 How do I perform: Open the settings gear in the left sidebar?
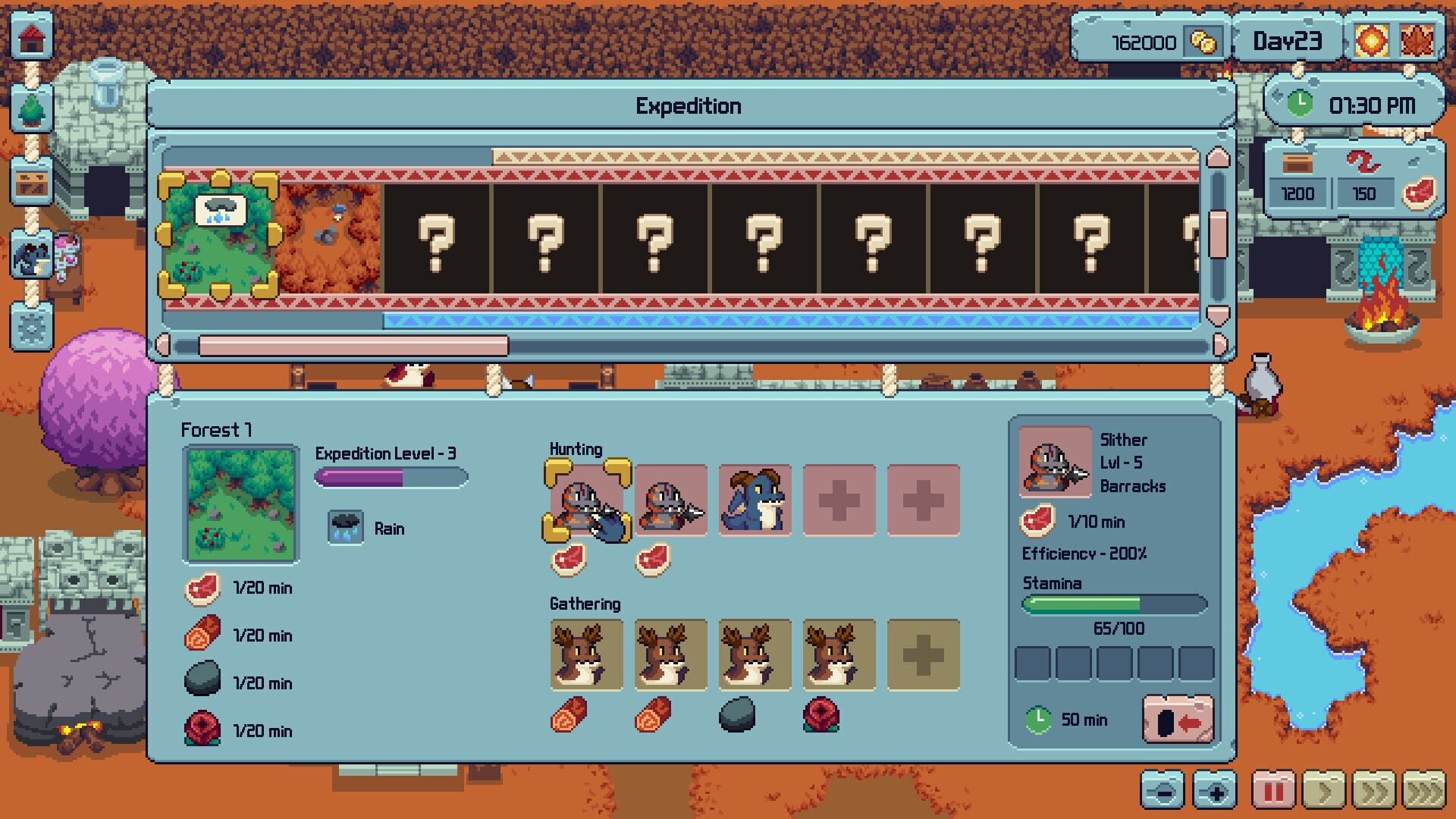click(30, 326)
